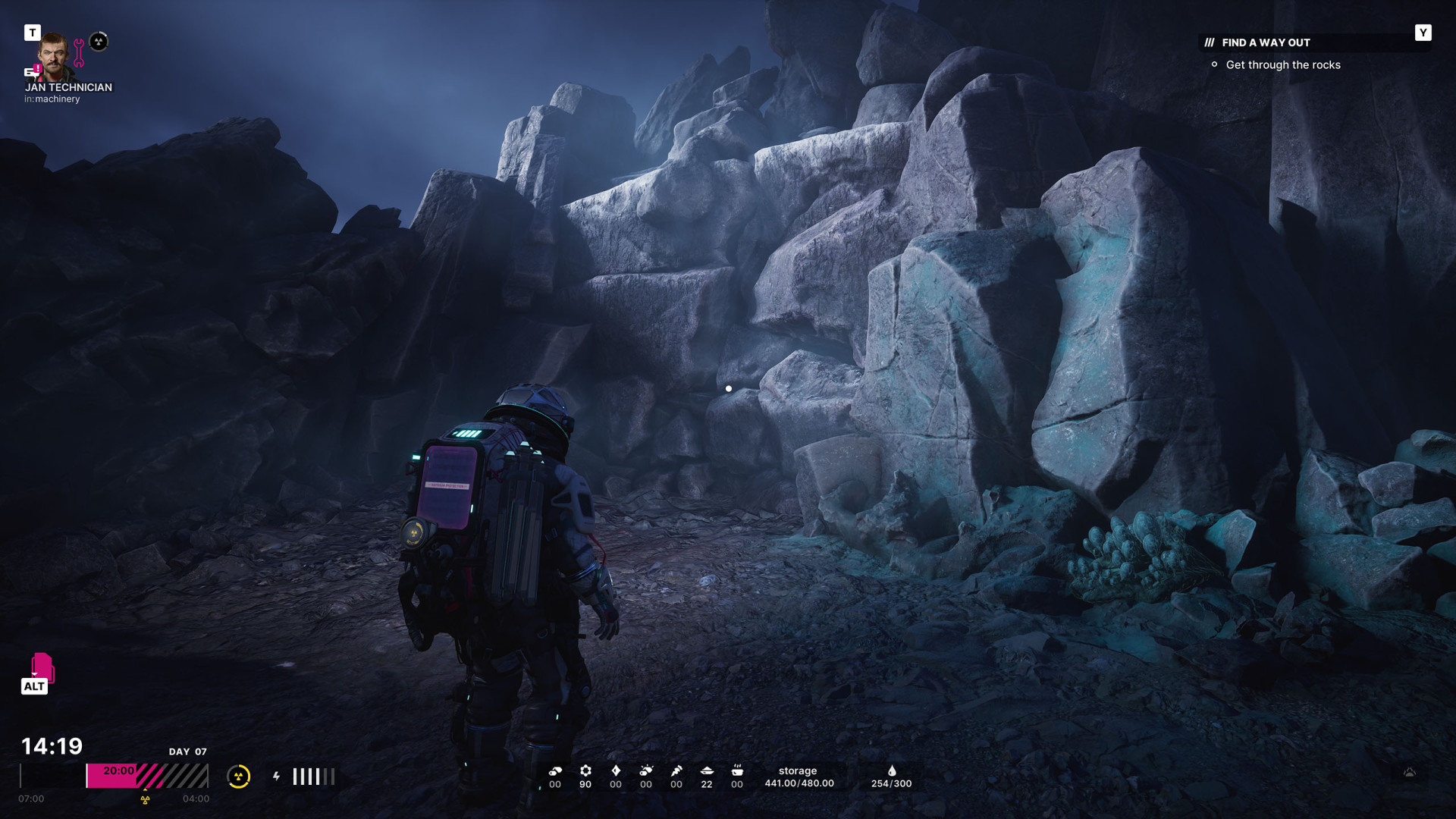This screenshot has height=819, width=1456.
Task: Click the radiation icon next to the portrait
Action: (x=99, y=42)
